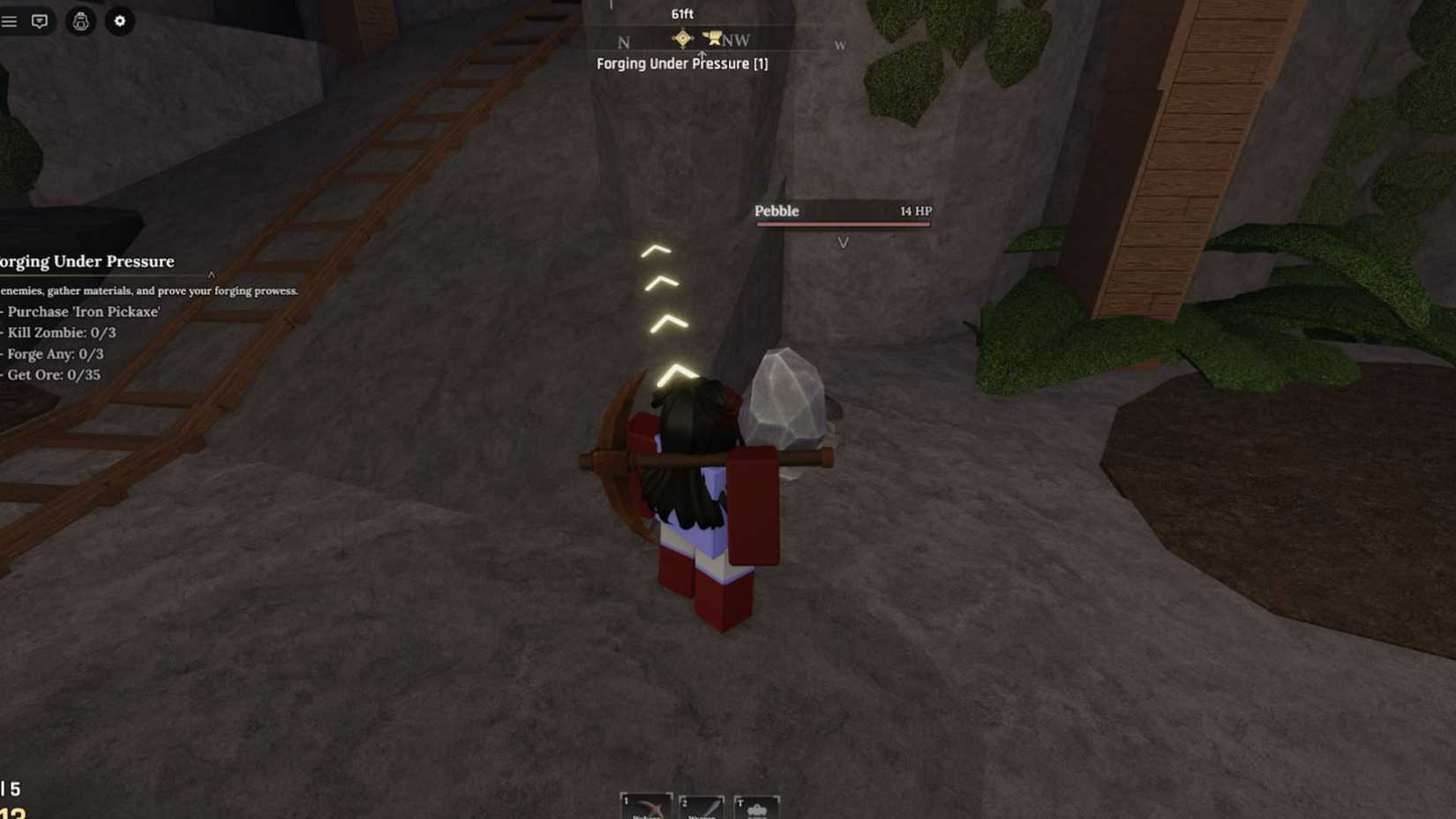Click the anvil marker on the compass
The image size is (1456, 819).
tap(714, 38)
